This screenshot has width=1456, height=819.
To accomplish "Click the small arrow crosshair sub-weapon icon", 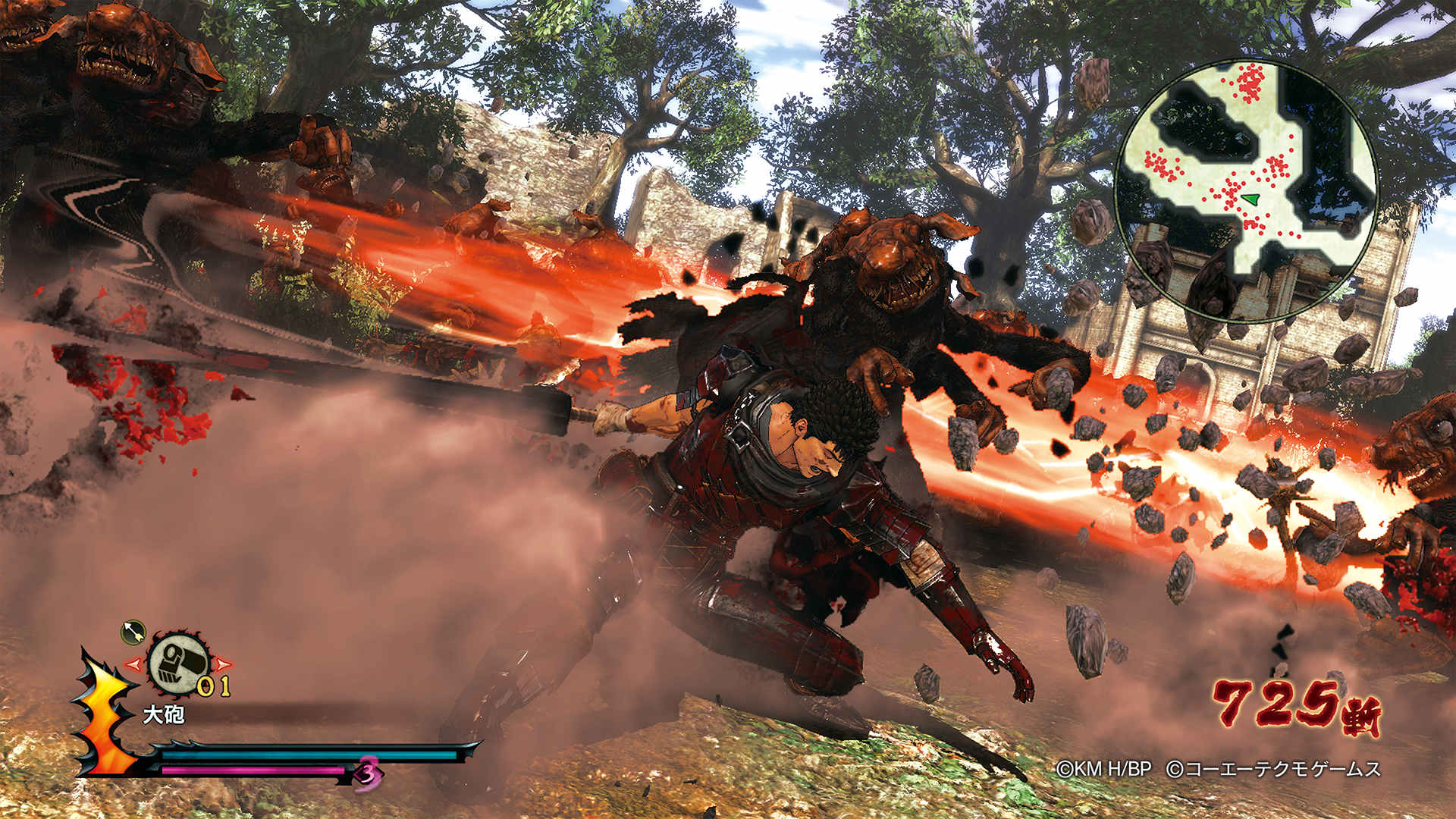I will 133,634.
